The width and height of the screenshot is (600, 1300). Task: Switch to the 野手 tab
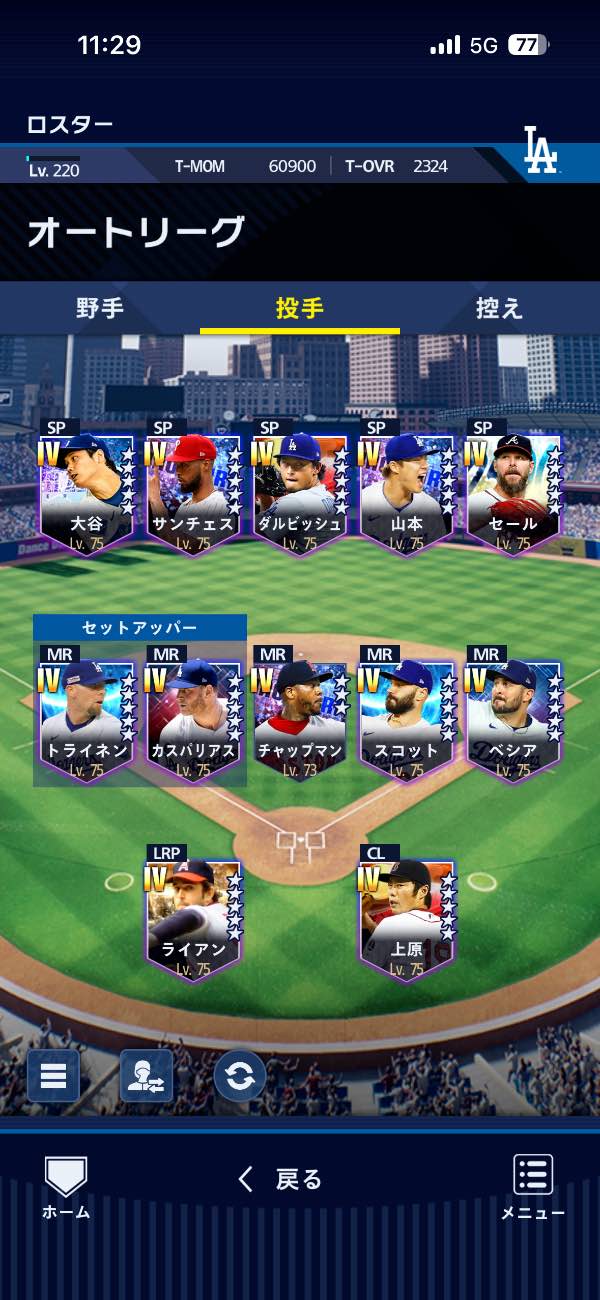[100, 308]
